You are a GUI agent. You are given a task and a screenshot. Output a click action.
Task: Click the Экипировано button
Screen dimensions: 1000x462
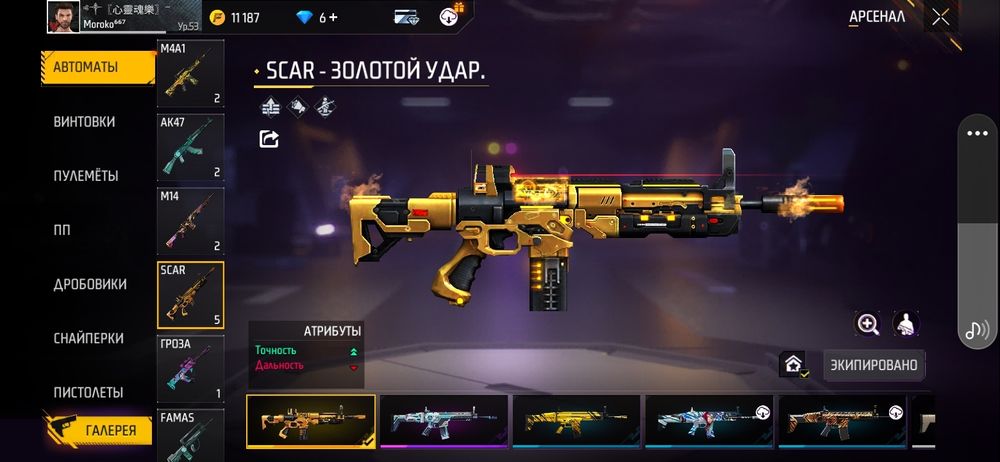[873, 365]
